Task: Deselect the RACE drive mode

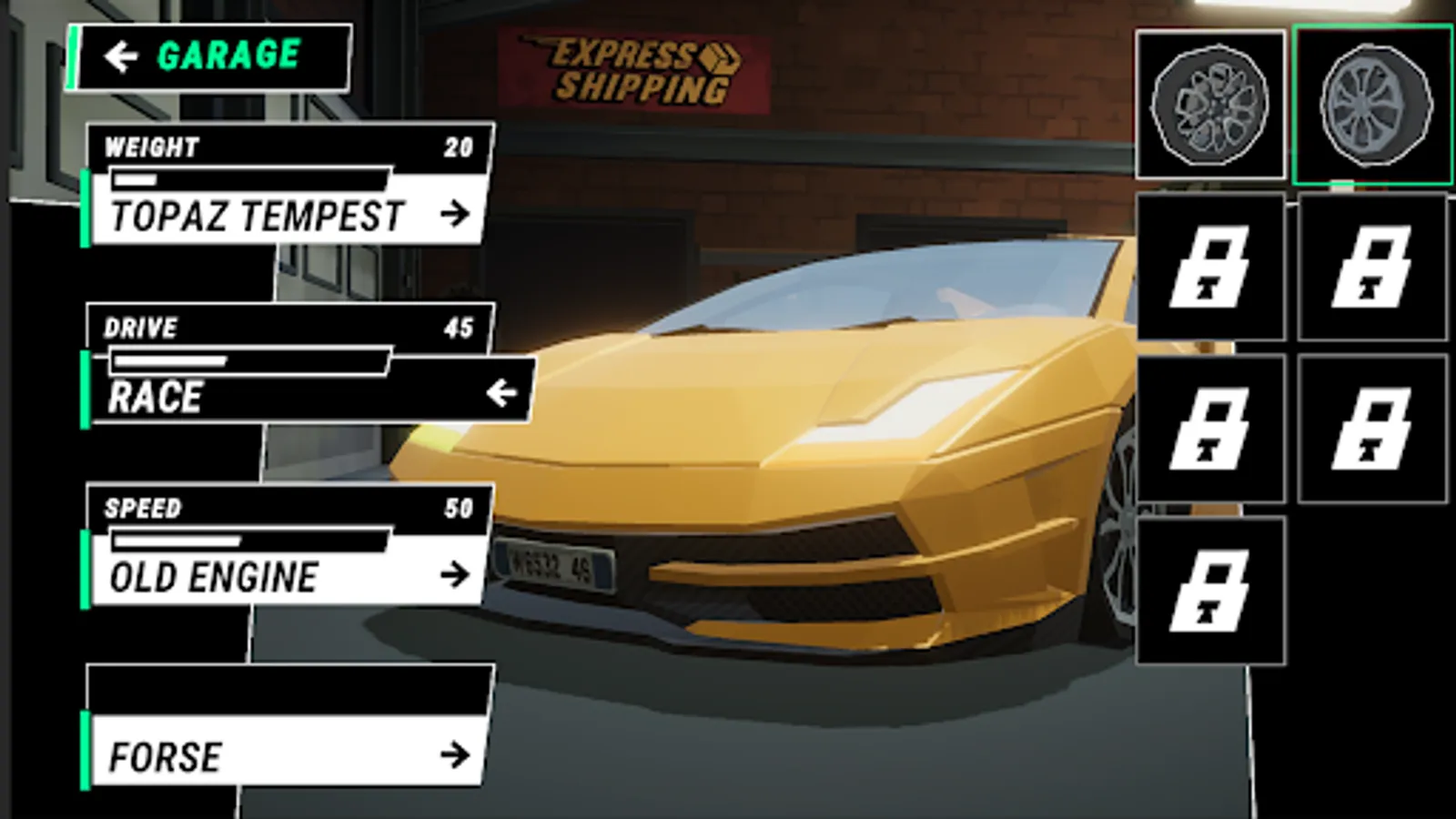Action: [x=309, y=395]
